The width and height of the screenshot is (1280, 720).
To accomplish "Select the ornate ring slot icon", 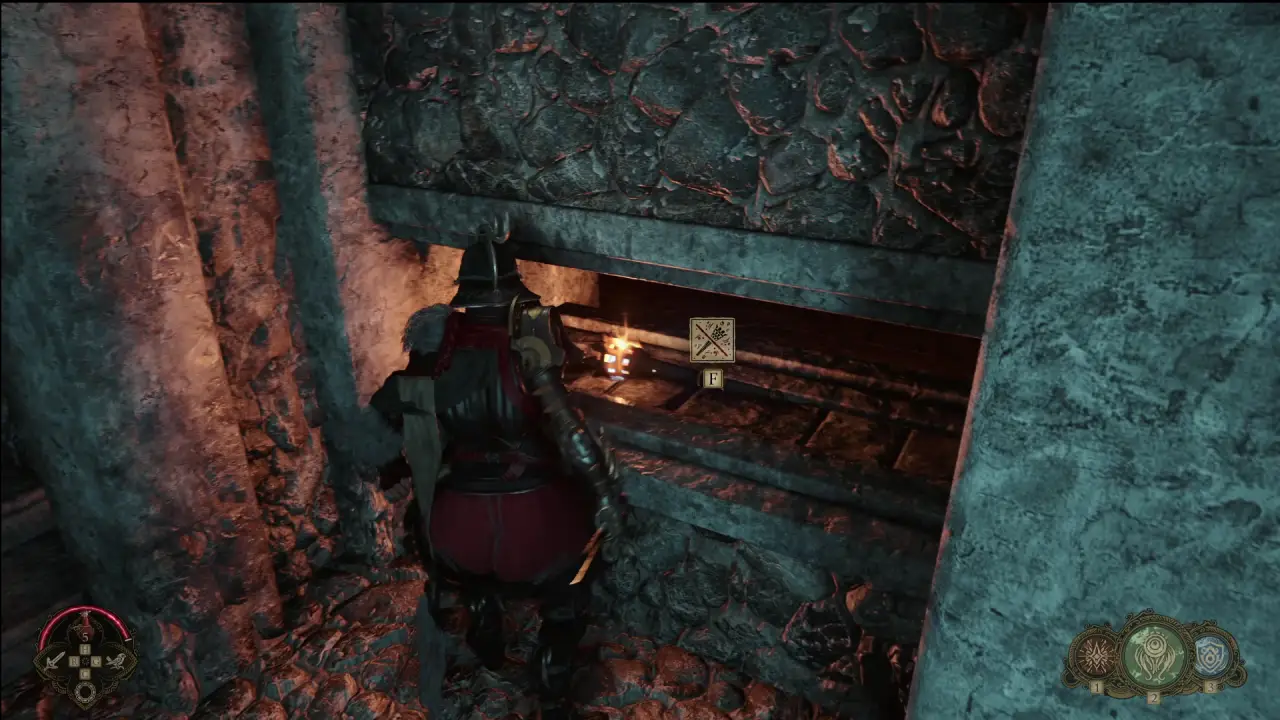I will coord(86,692).
